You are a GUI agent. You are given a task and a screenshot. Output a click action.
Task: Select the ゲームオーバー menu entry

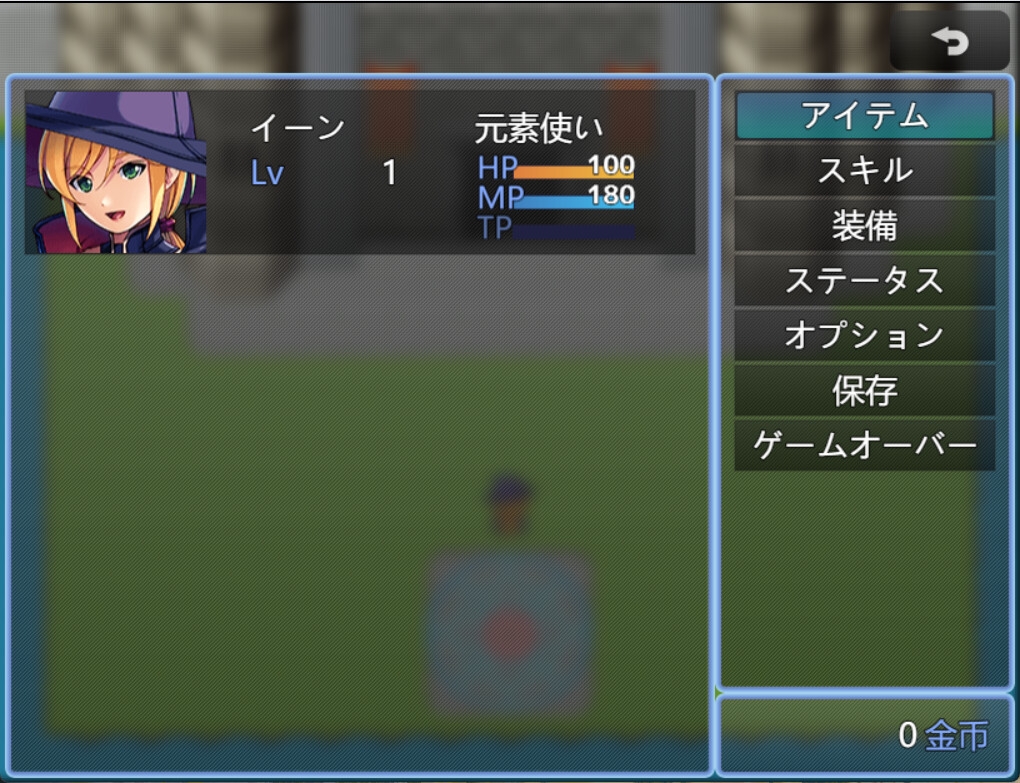point(864,445)
